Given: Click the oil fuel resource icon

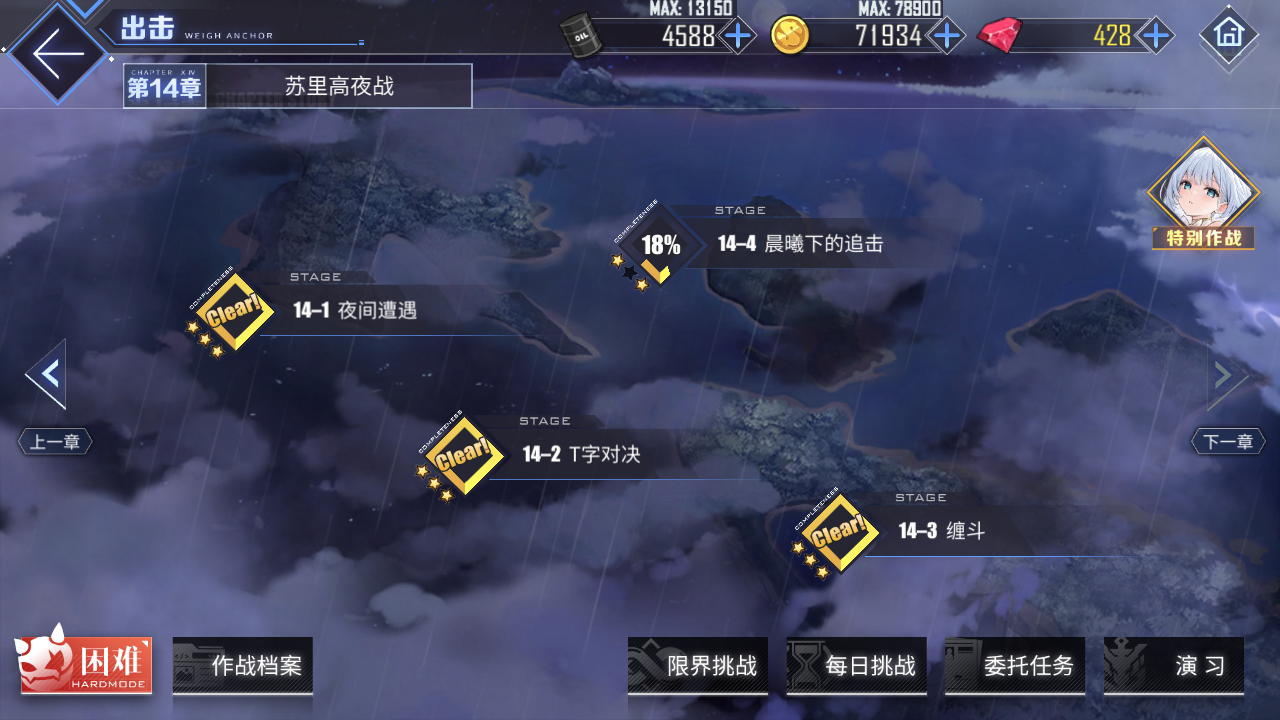Looking at the screenshot, I should 583,32.
